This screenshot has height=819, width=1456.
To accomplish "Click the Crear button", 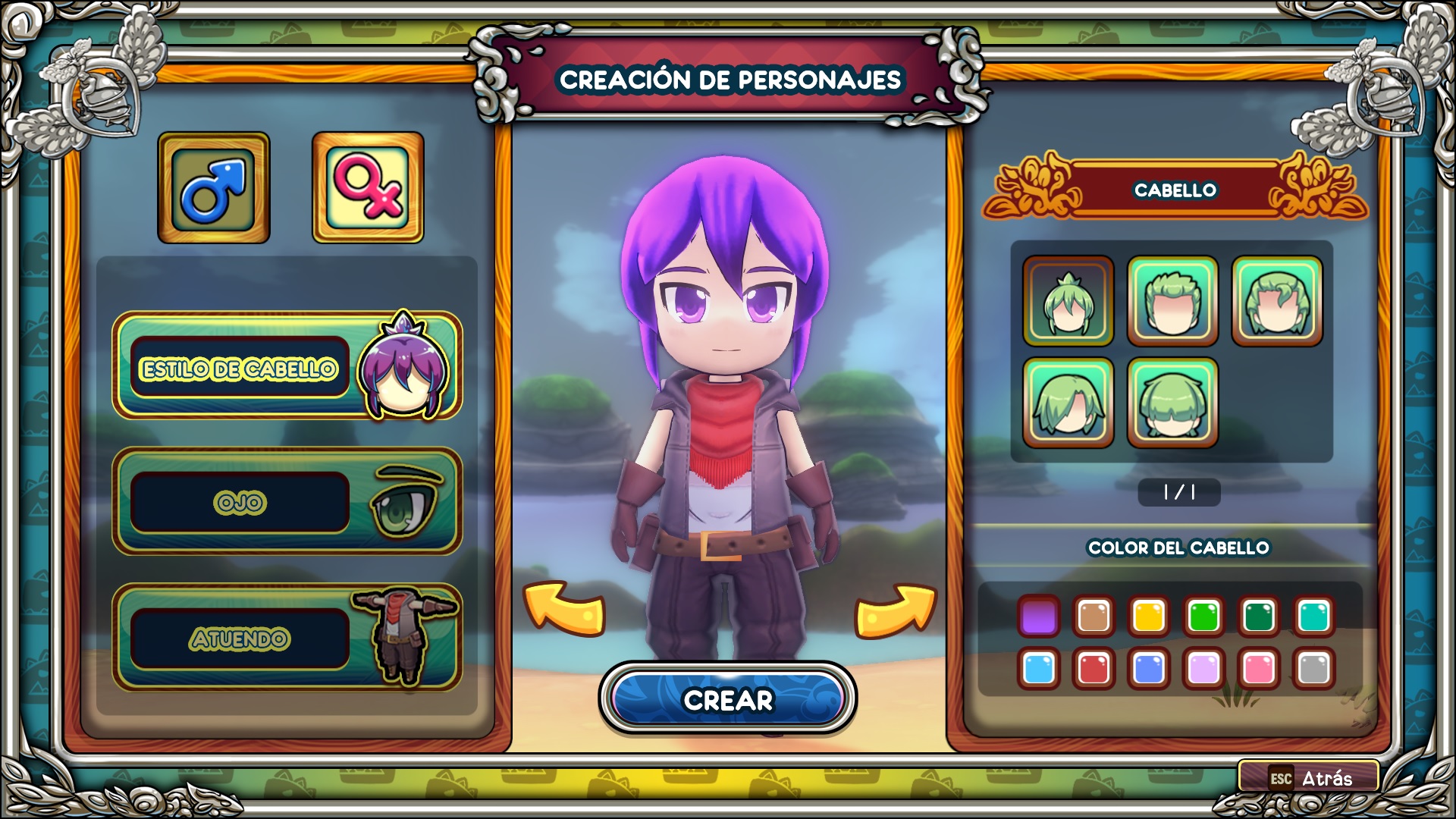I will 727,699.
